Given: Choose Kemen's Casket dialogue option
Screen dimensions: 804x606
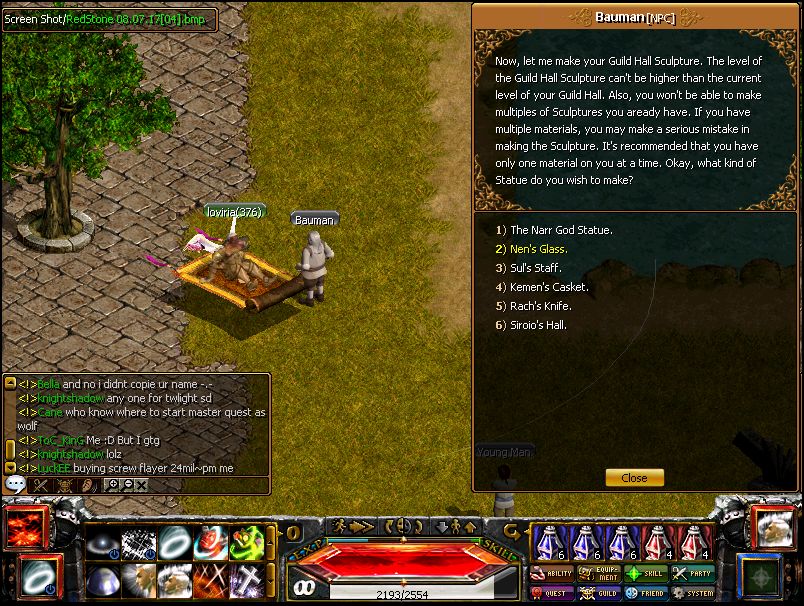Looking at the screenshot, I should (548, 287).
